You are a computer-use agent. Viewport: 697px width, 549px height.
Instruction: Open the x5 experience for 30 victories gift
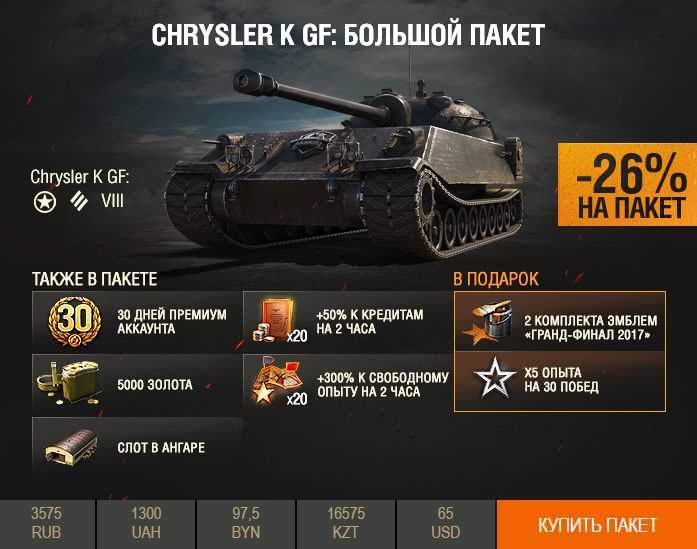(x=559, y=380)
